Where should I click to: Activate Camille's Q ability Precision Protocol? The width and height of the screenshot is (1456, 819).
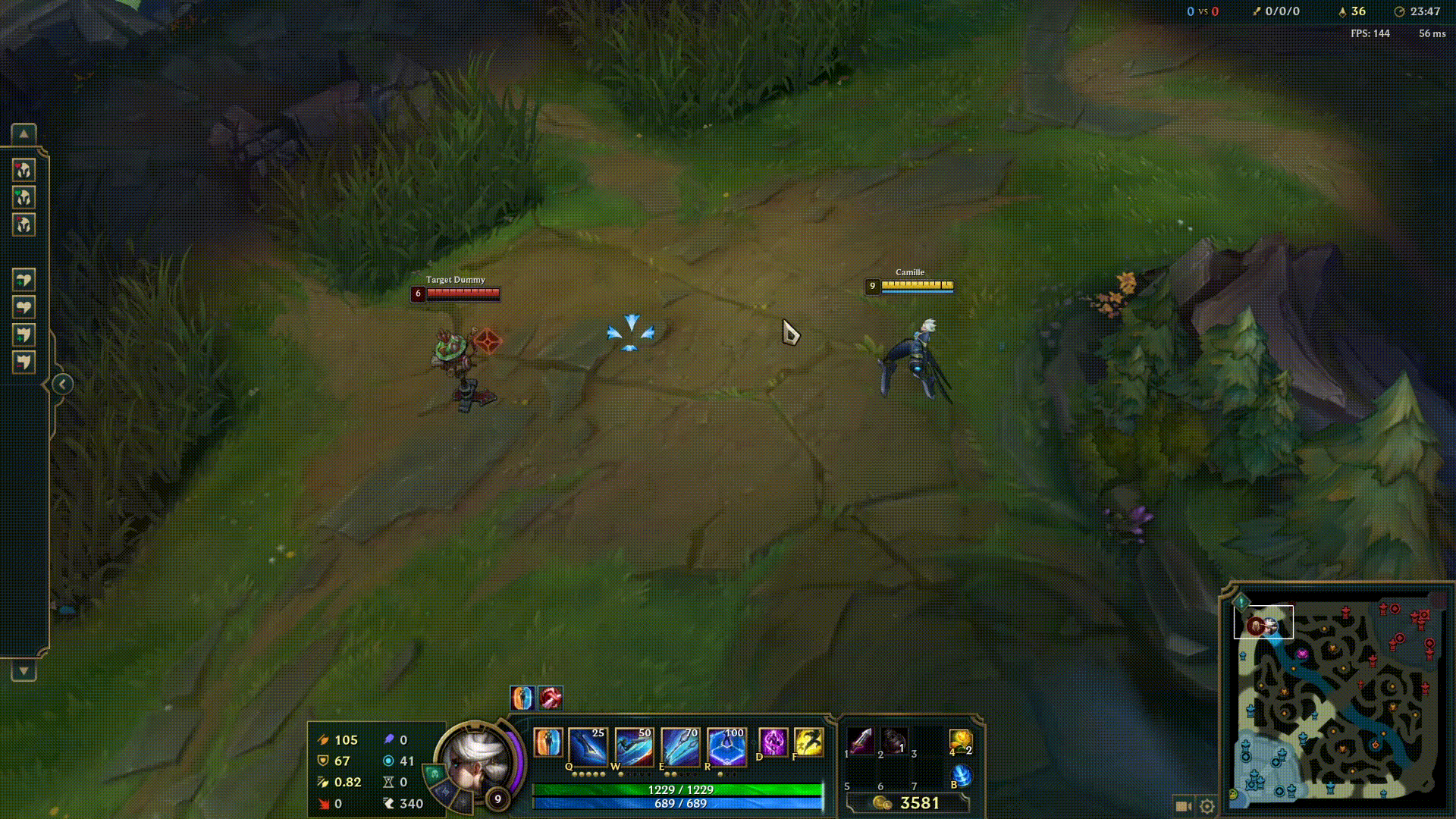pyautogui.click(x=588, y=745)
